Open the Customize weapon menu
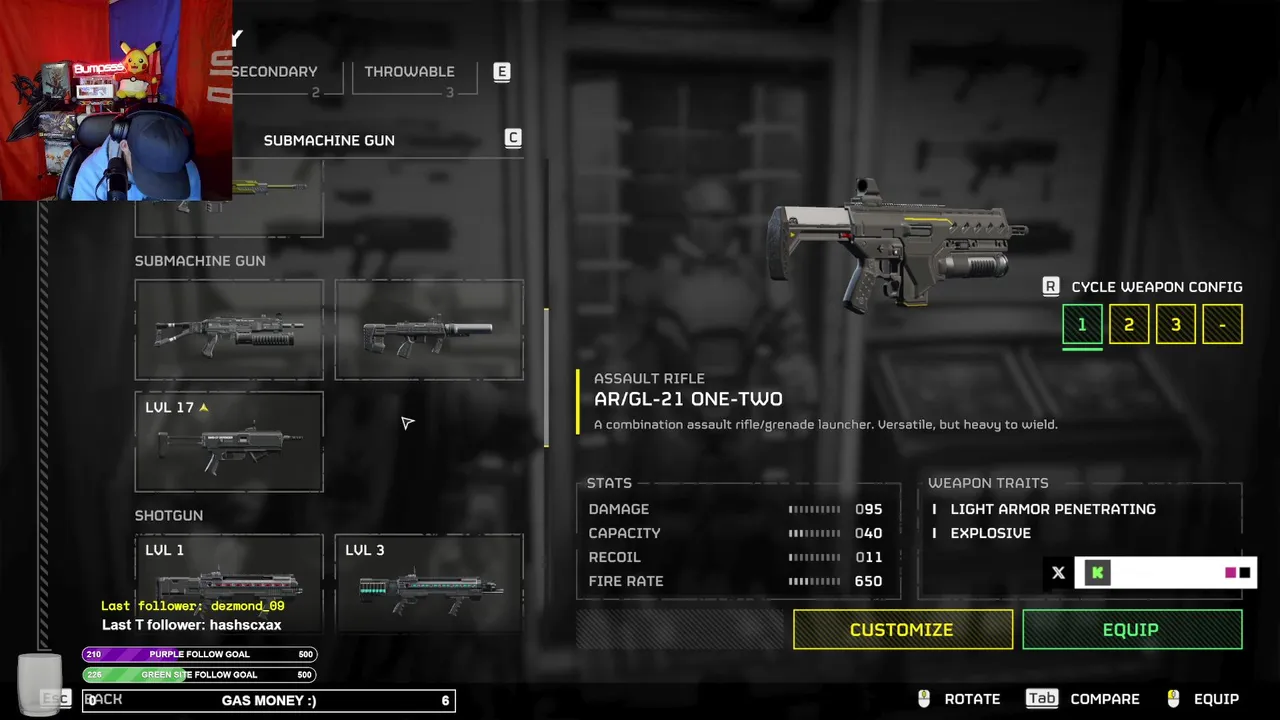The width and height of the screenshot is (1280, 720). point(902,630)
